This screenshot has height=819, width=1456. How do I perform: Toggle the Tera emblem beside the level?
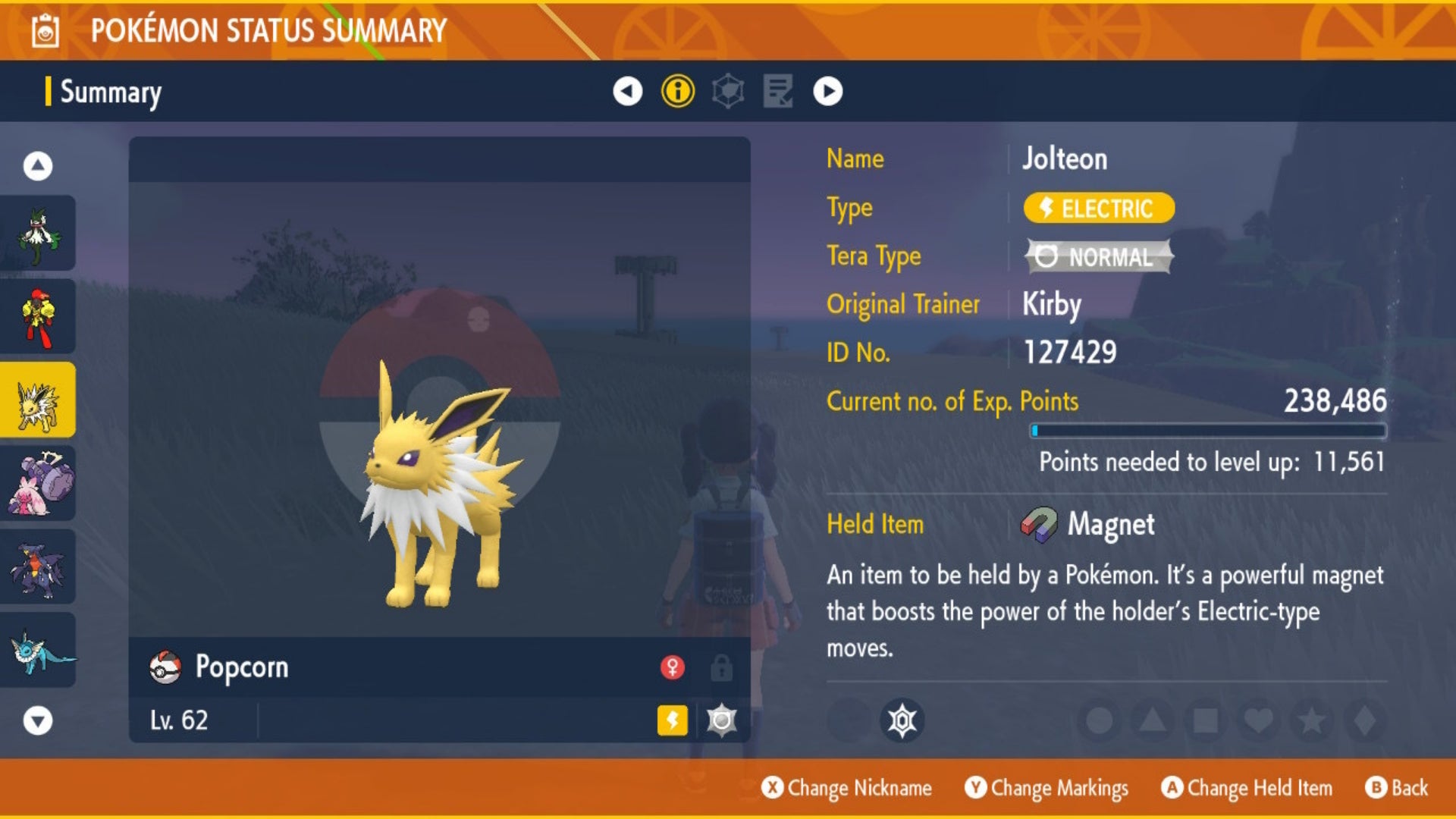(720, 721)
